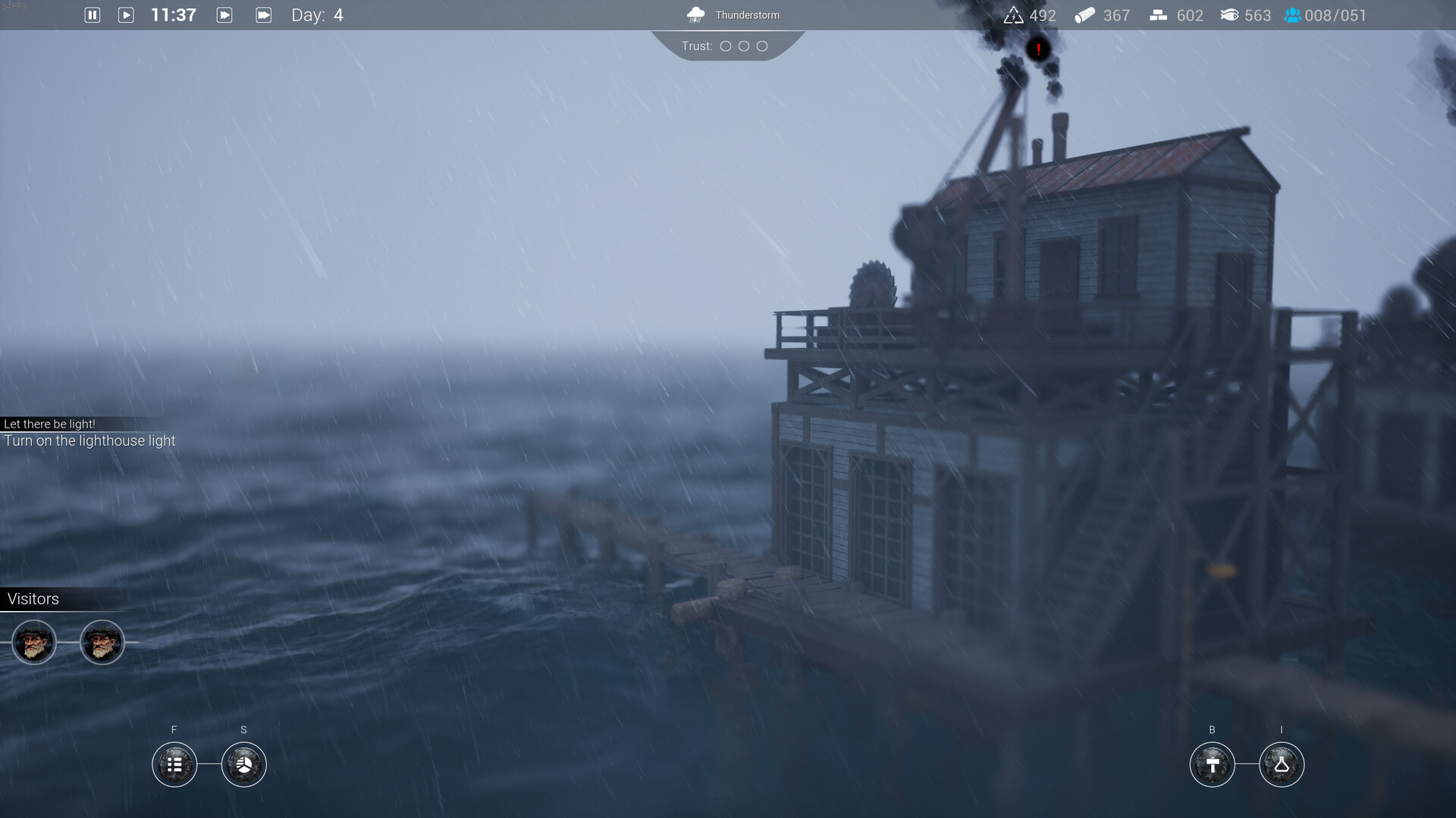Open the Build menu with the hammer icon
This screenshot has height=818, width=1456.
coord(1212,764)
